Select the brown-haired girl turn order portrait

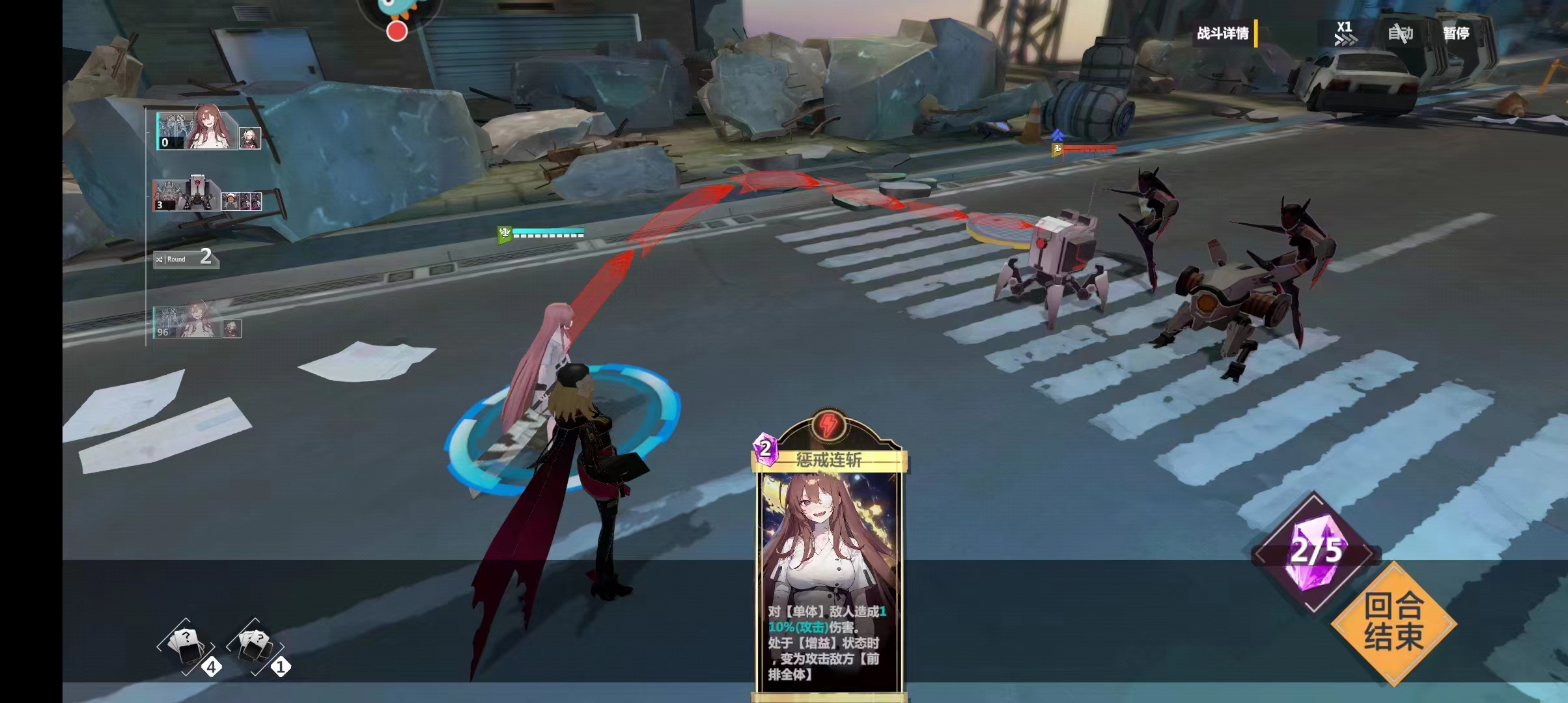coord(208,130)
